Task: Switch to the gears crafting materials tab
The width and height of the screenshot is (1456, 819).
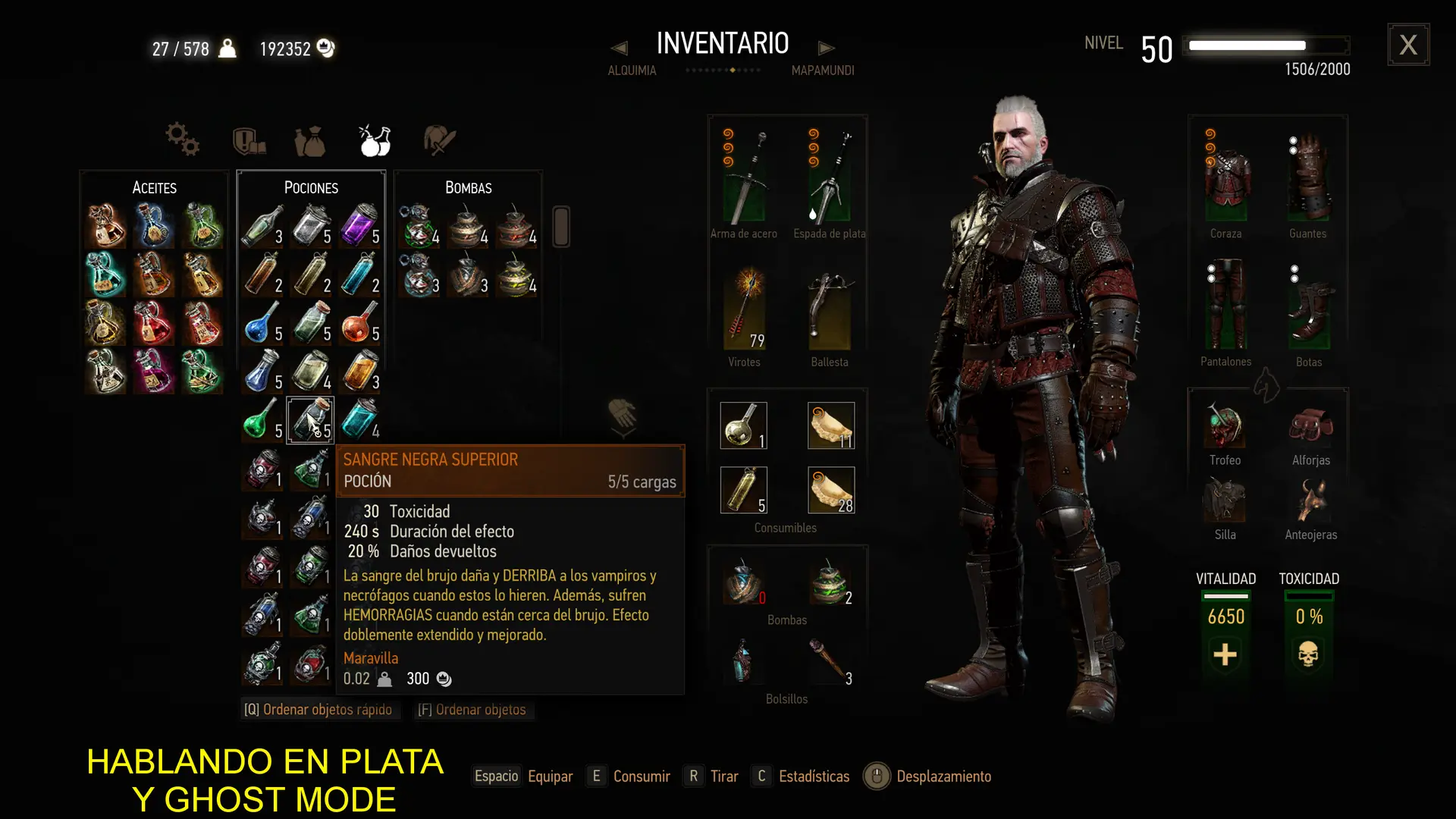Action: coord(182,140)
